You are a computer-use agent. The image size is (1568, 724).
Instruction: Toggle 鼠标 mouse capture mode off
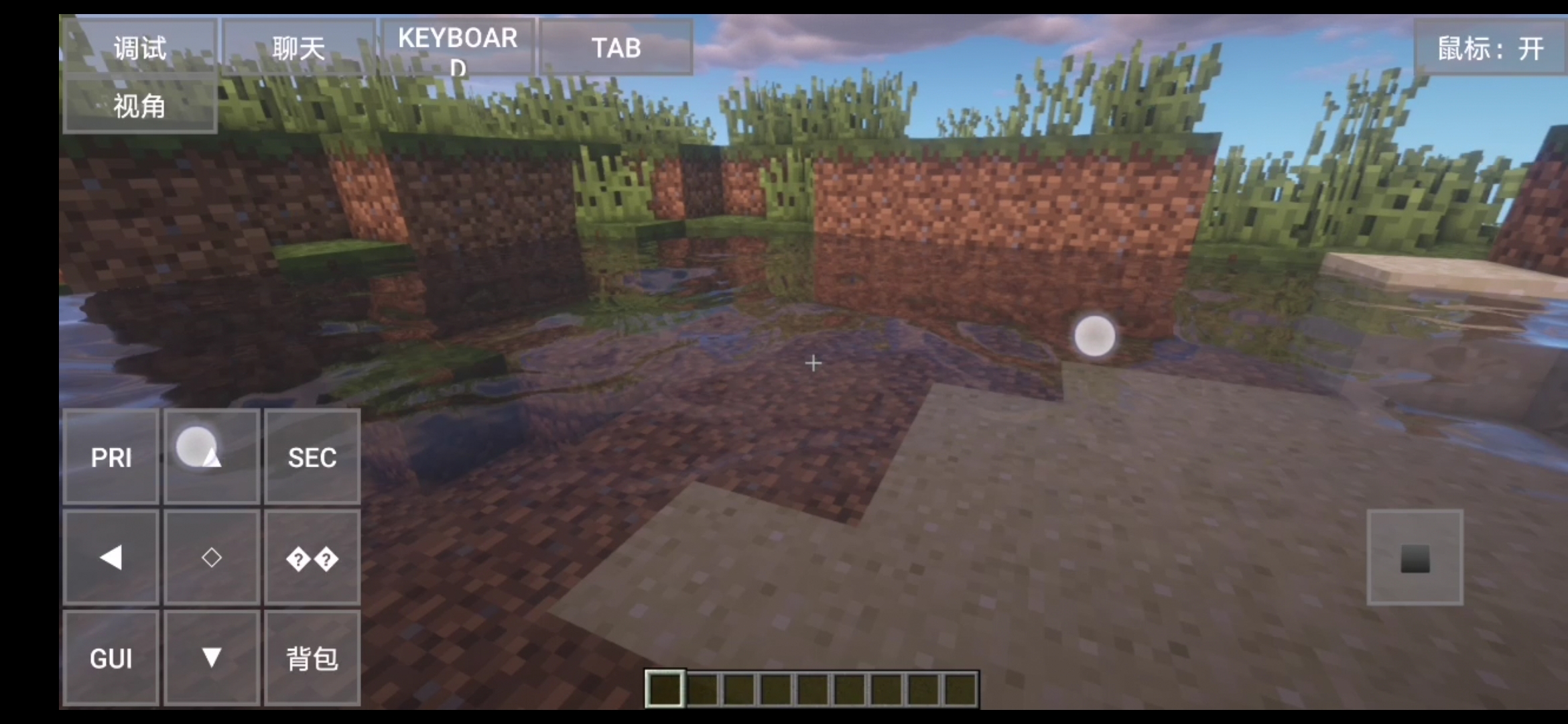1490,47
